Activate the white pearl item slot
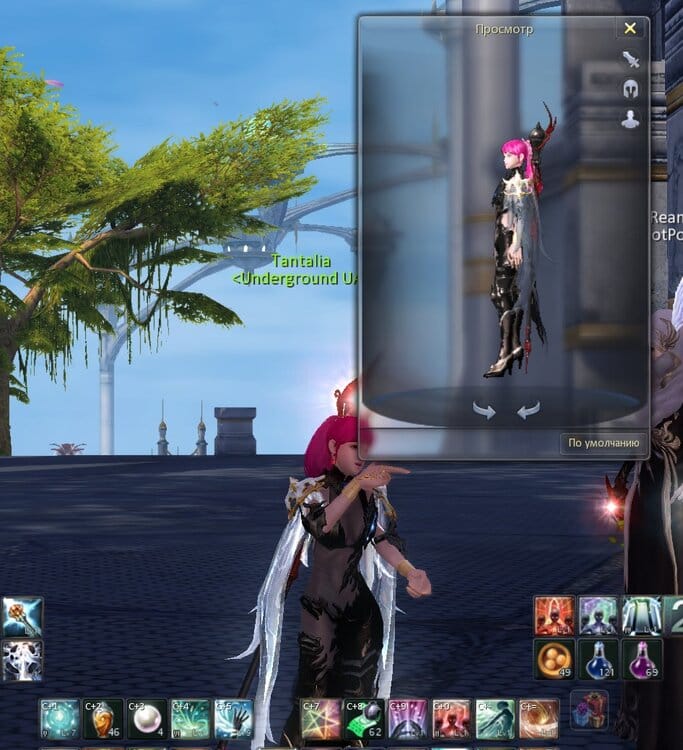The height and width of the screenshot is (750, 683). [146, 719]
